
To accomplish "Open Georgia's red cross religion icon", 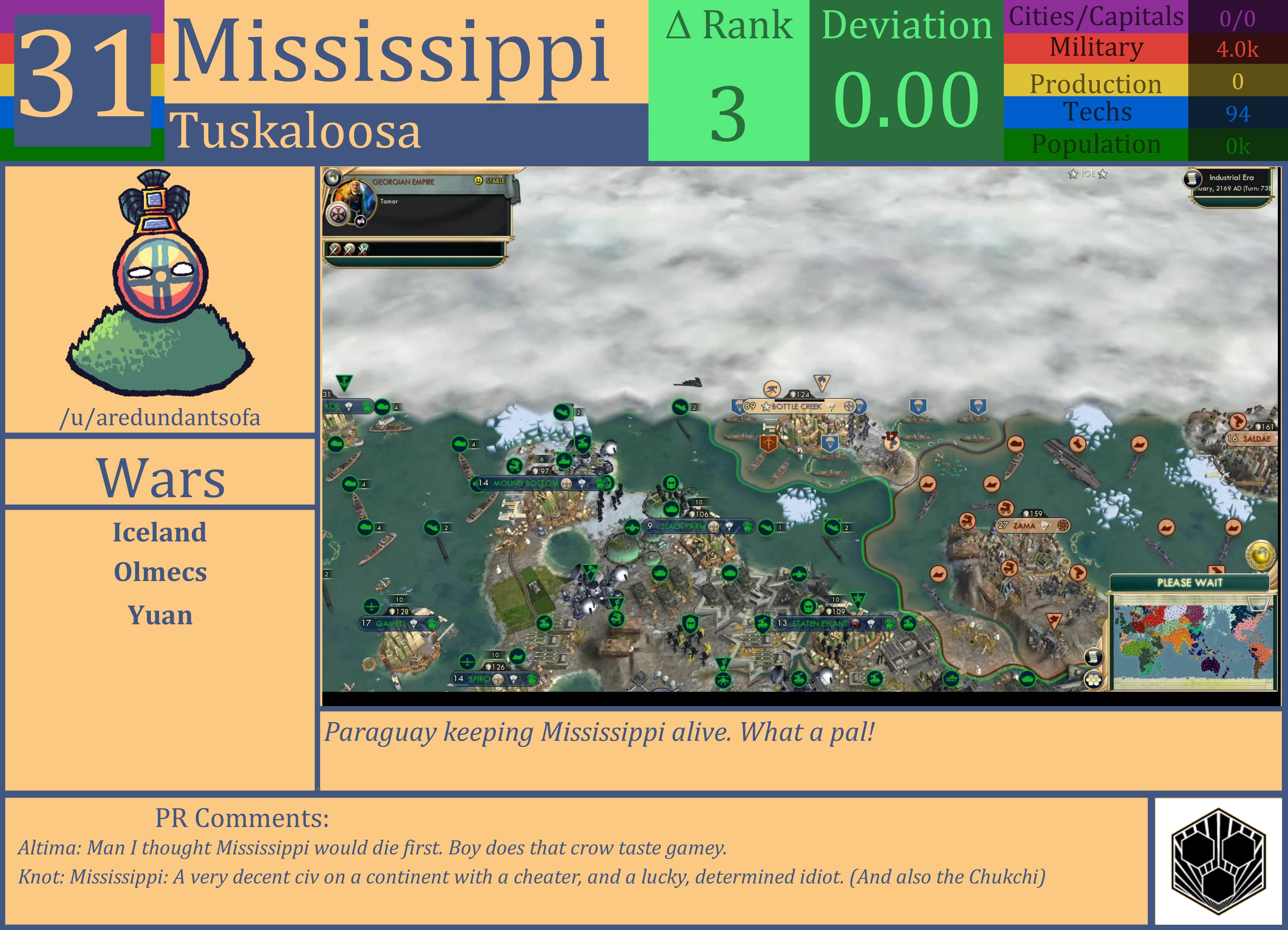I will [337, 214].
